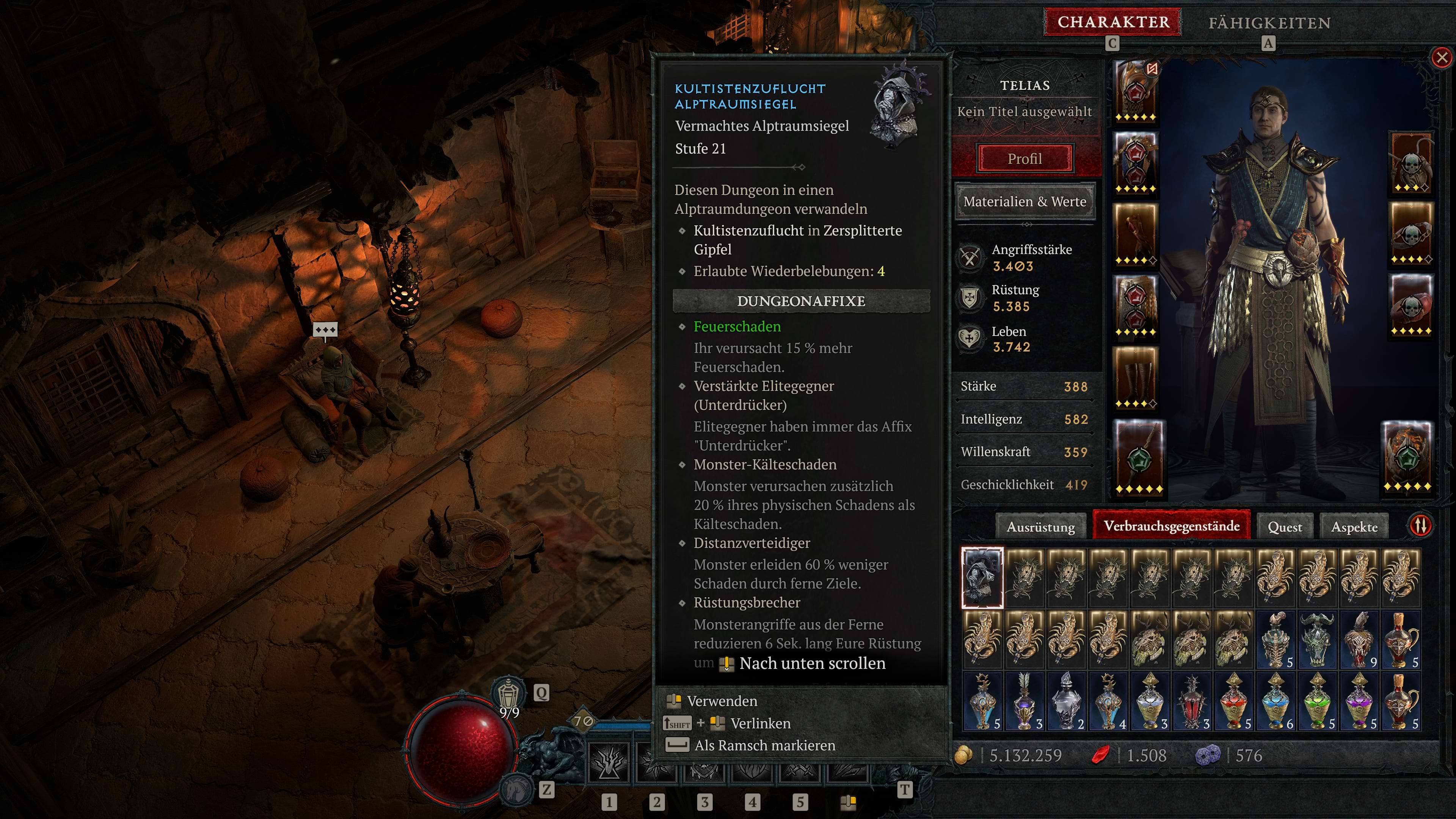Open the Quest inventory tab
This screenshot has width=1456, height=819.
coord(1284,527)
